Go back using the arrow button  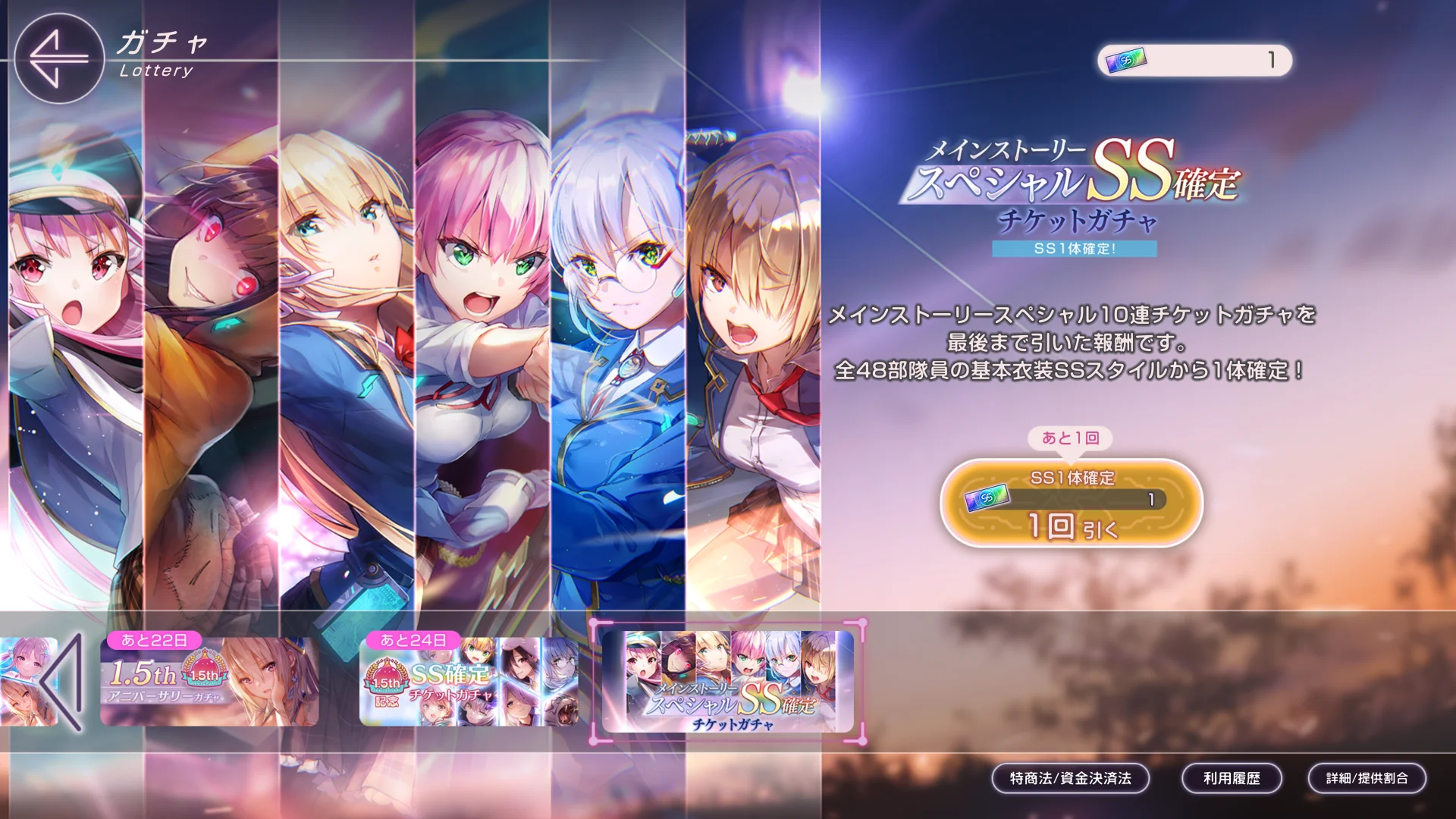[58, 58]
